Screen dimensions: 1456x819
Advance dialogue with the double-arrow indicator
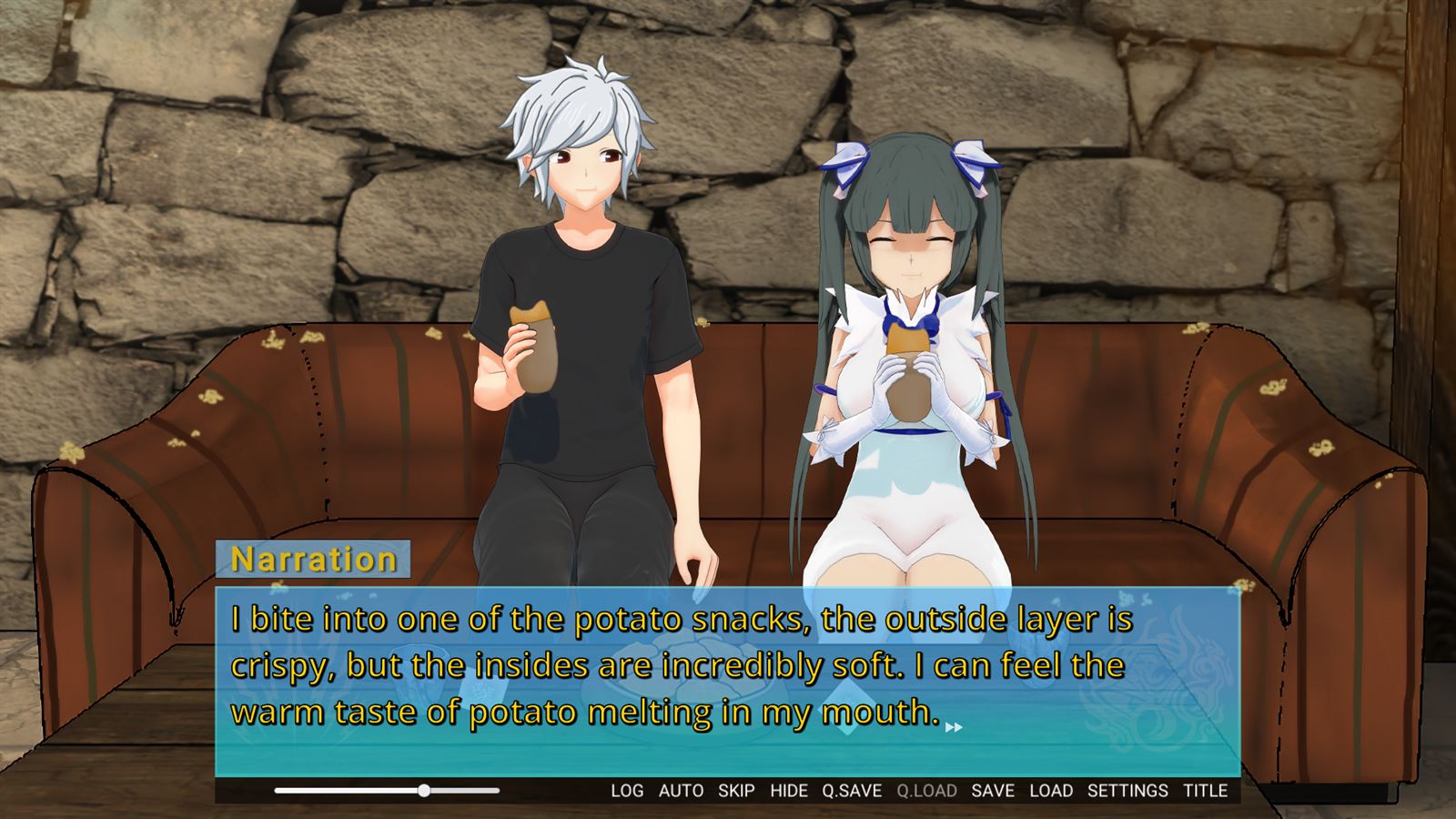coord(954,727)
